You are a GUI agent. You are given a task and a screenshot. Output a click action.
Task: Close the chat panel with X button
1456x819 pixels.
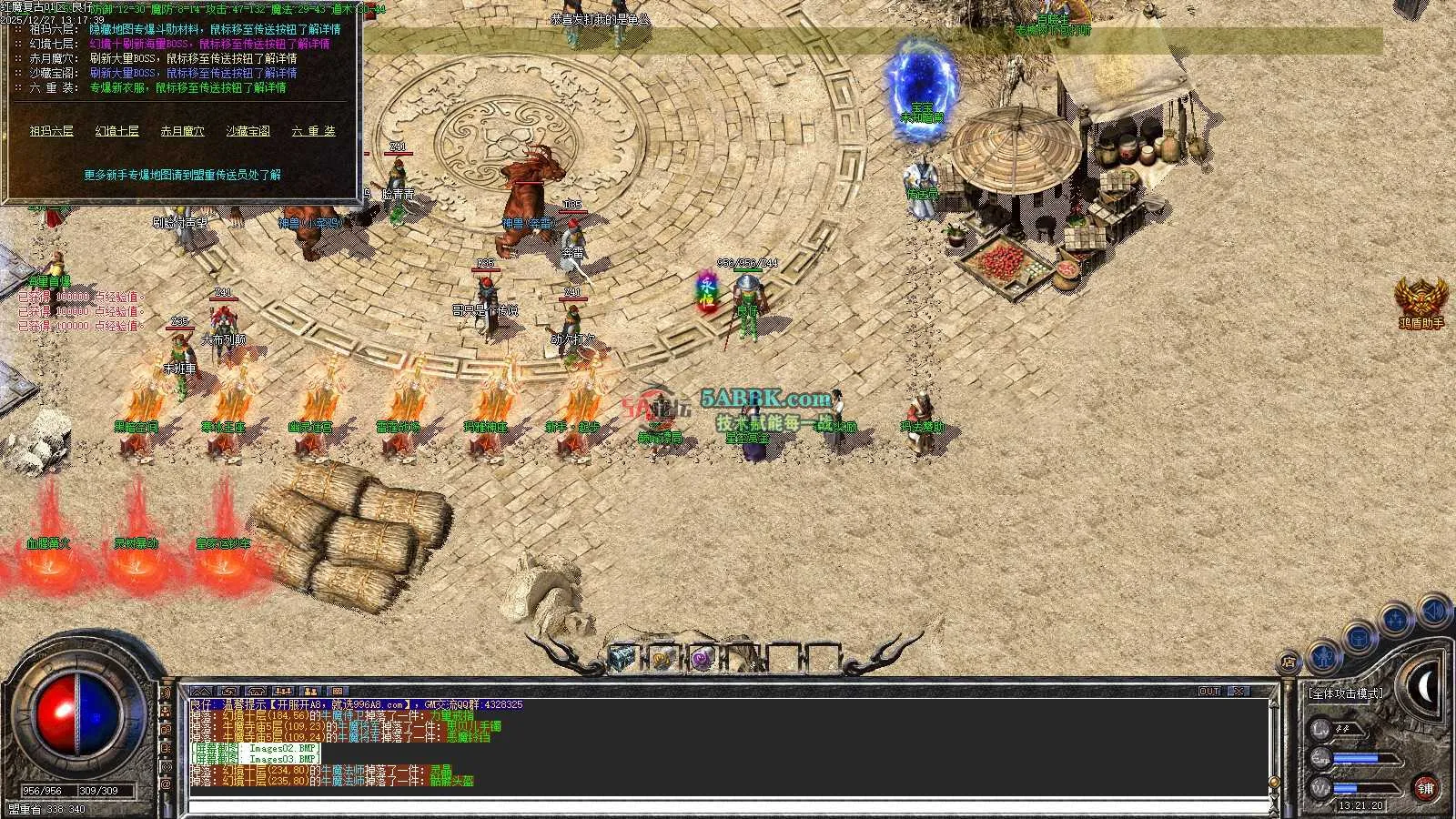click(x=1239, y=692)
